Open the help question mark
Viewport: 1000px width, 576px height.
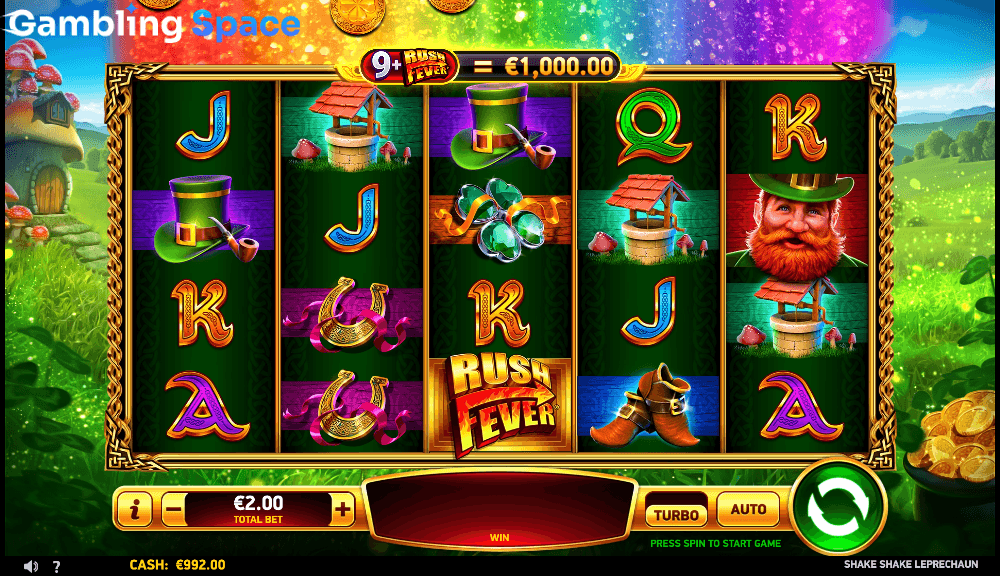[56, 566]
